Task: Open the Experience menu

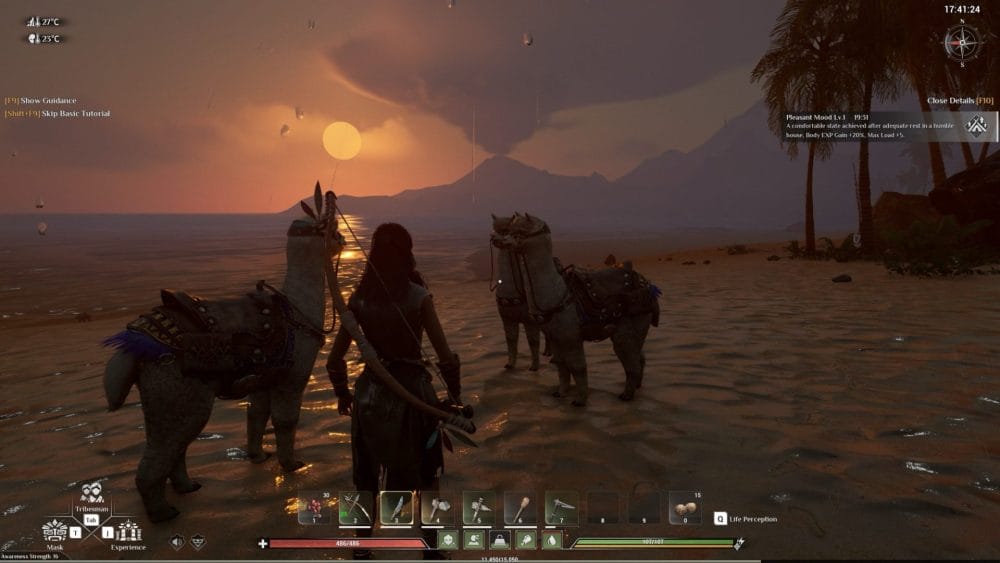Action: point(128,531)
